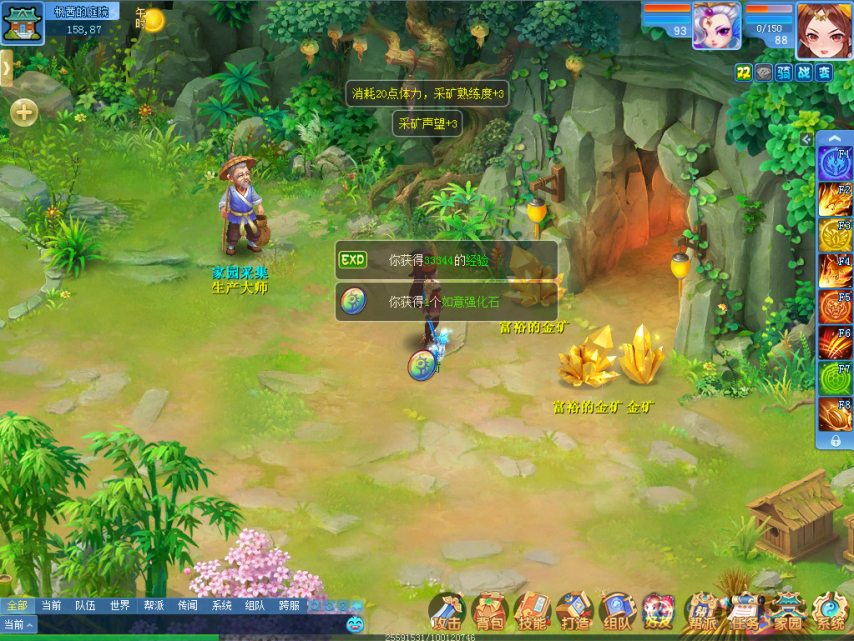Activate the F1 blue dragon skill
Viewport: 854px width, 641px height.
(x=834, y=163)
